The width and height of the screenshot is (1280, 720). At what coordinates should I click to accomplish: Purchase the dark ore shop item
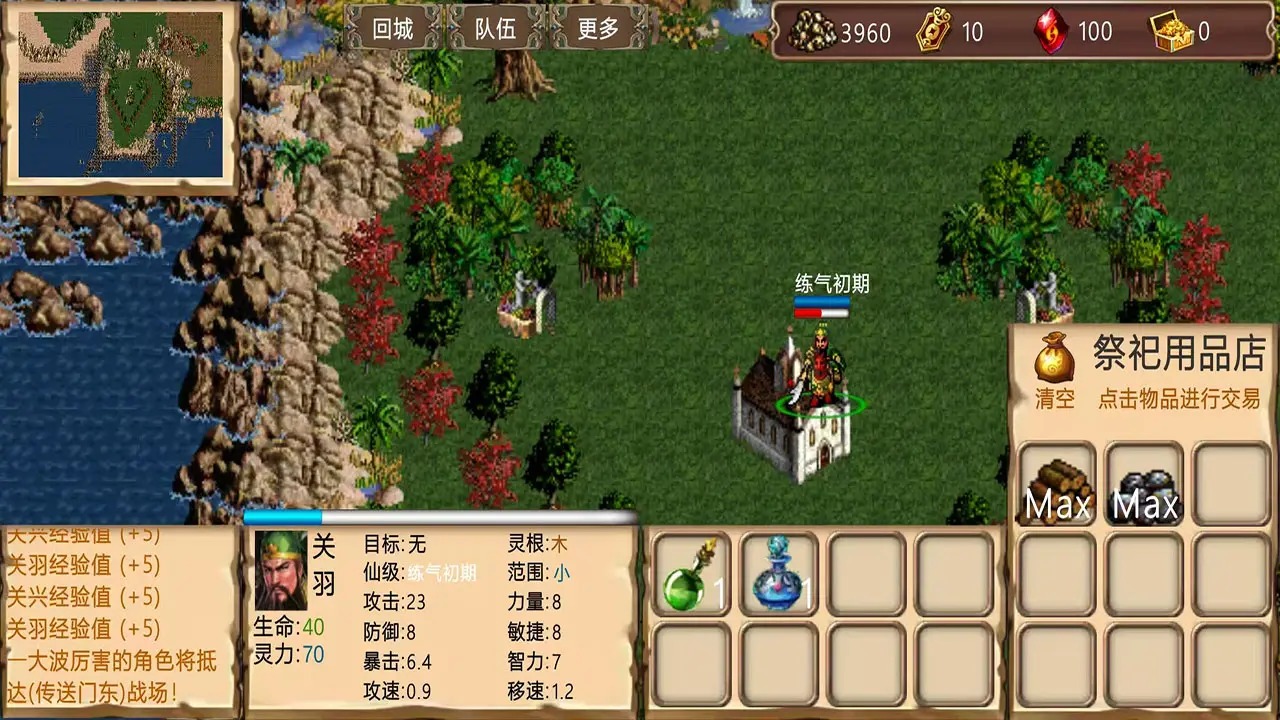[1145, 485]
